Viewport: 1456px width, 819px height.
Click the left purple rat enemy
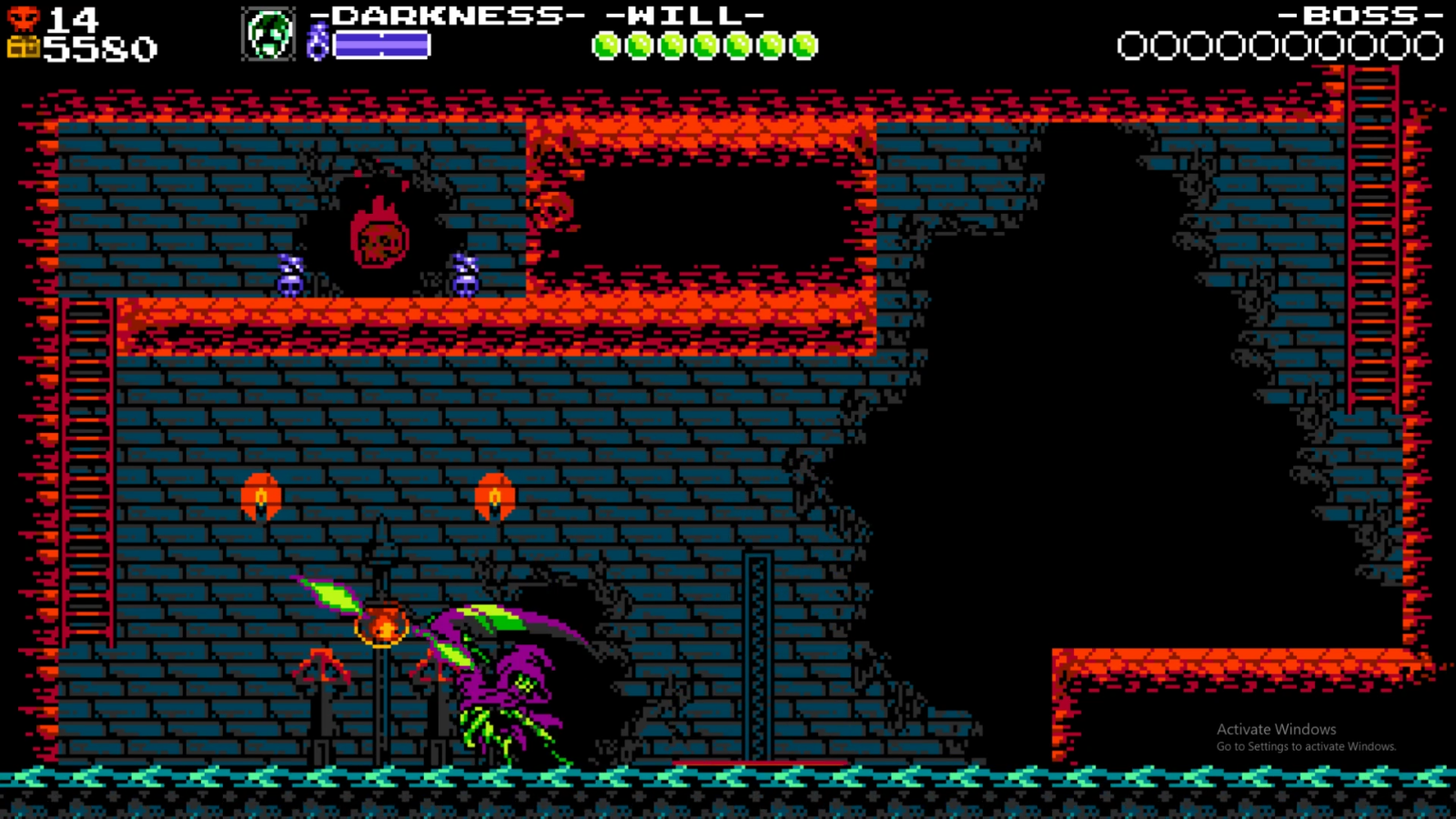(x=289, y=273)
